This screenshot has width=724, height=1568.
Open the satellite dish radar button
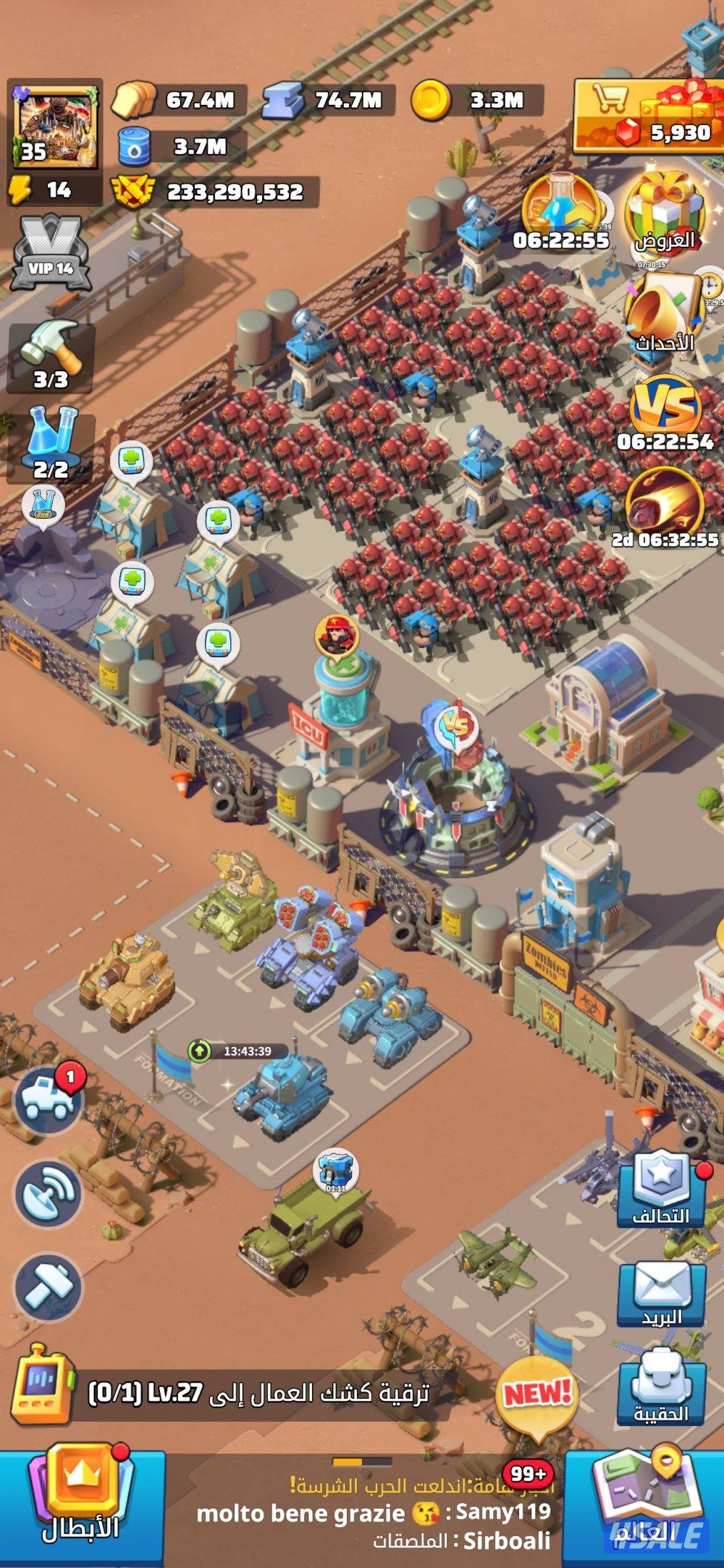(49, 1194)
